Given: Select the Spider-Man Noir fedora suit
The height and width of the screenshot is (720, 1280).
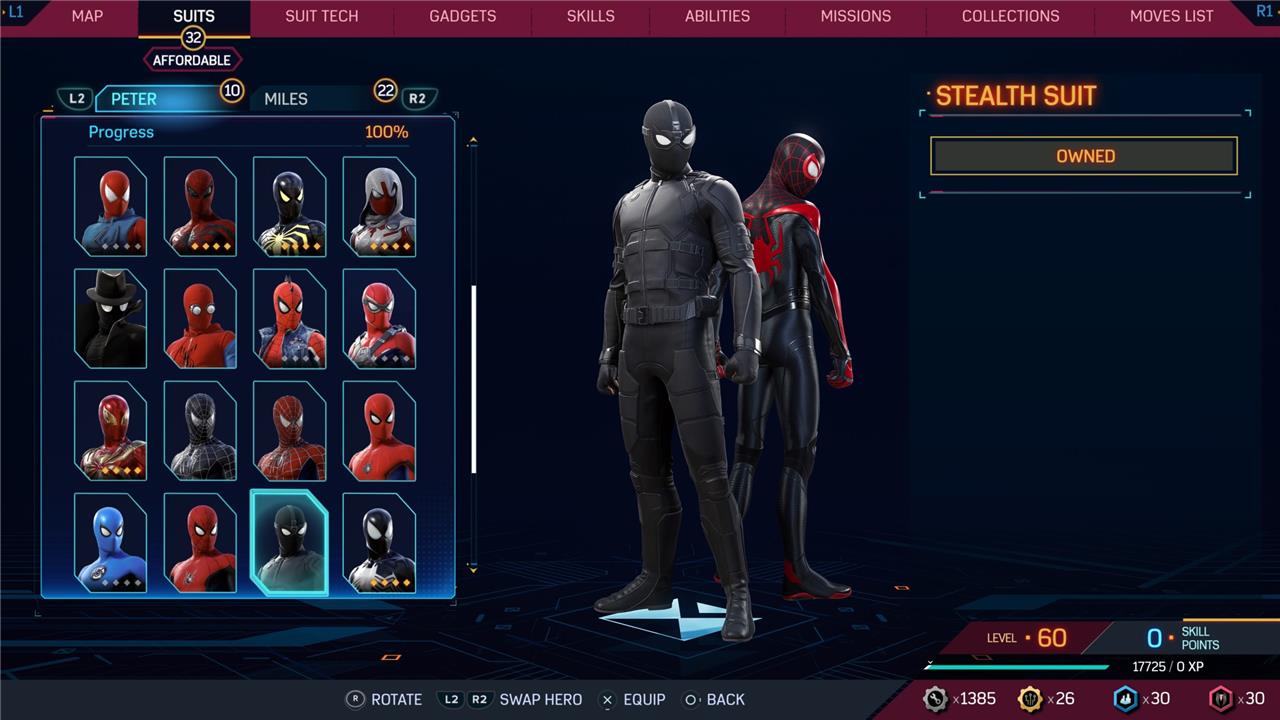Looking at the screenshot, I should pos(110,318).
